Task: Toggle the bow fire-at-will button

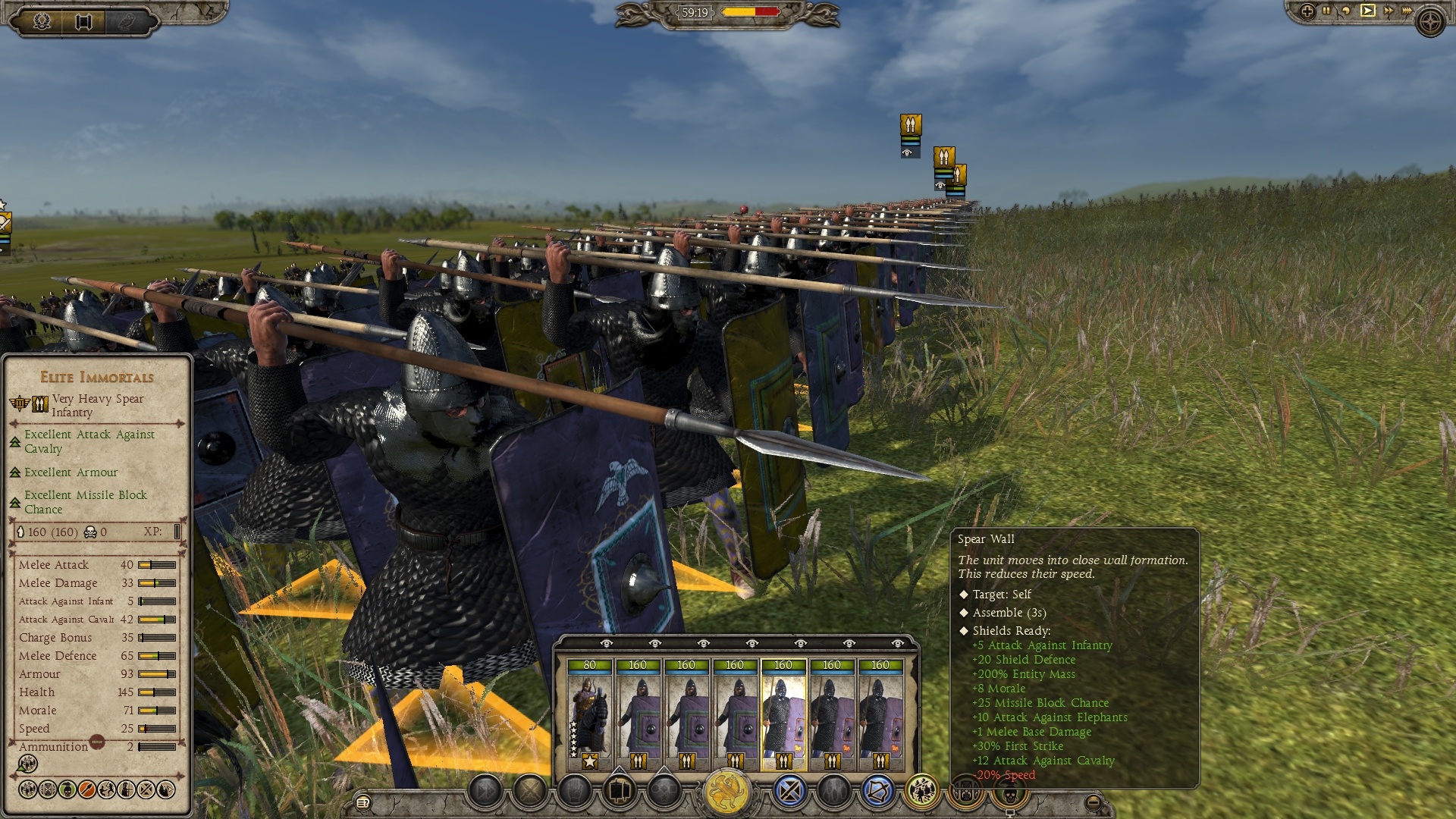Action: click(x=877, y=792)
